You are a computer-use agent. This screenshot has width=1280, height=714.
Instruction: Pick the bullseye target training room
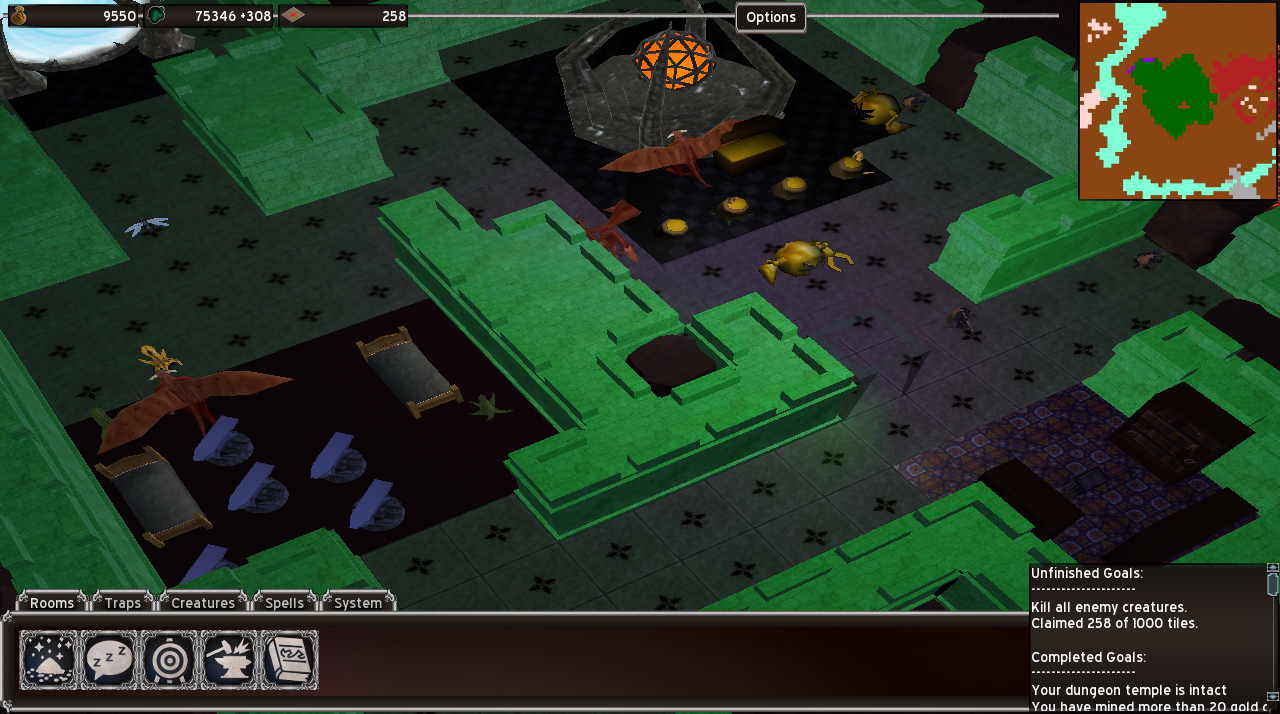pyautogui.click(x=169, y=660)
